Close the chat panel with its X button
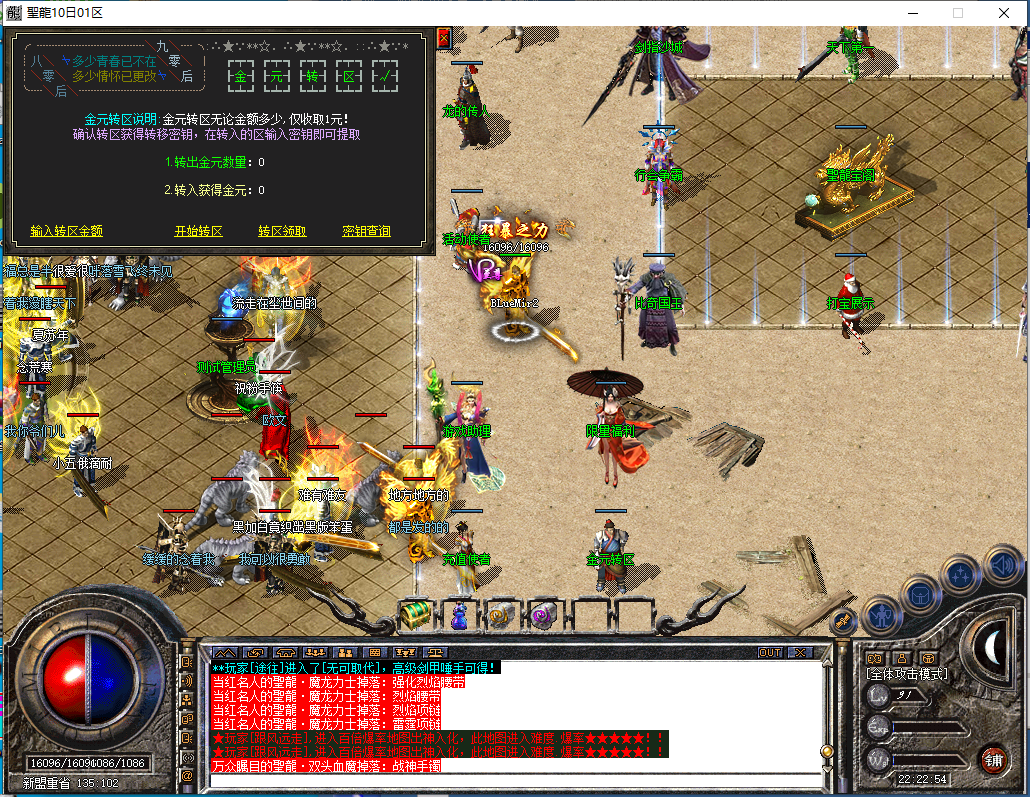This screenshot has height=797, width=1030. [799, 652]
